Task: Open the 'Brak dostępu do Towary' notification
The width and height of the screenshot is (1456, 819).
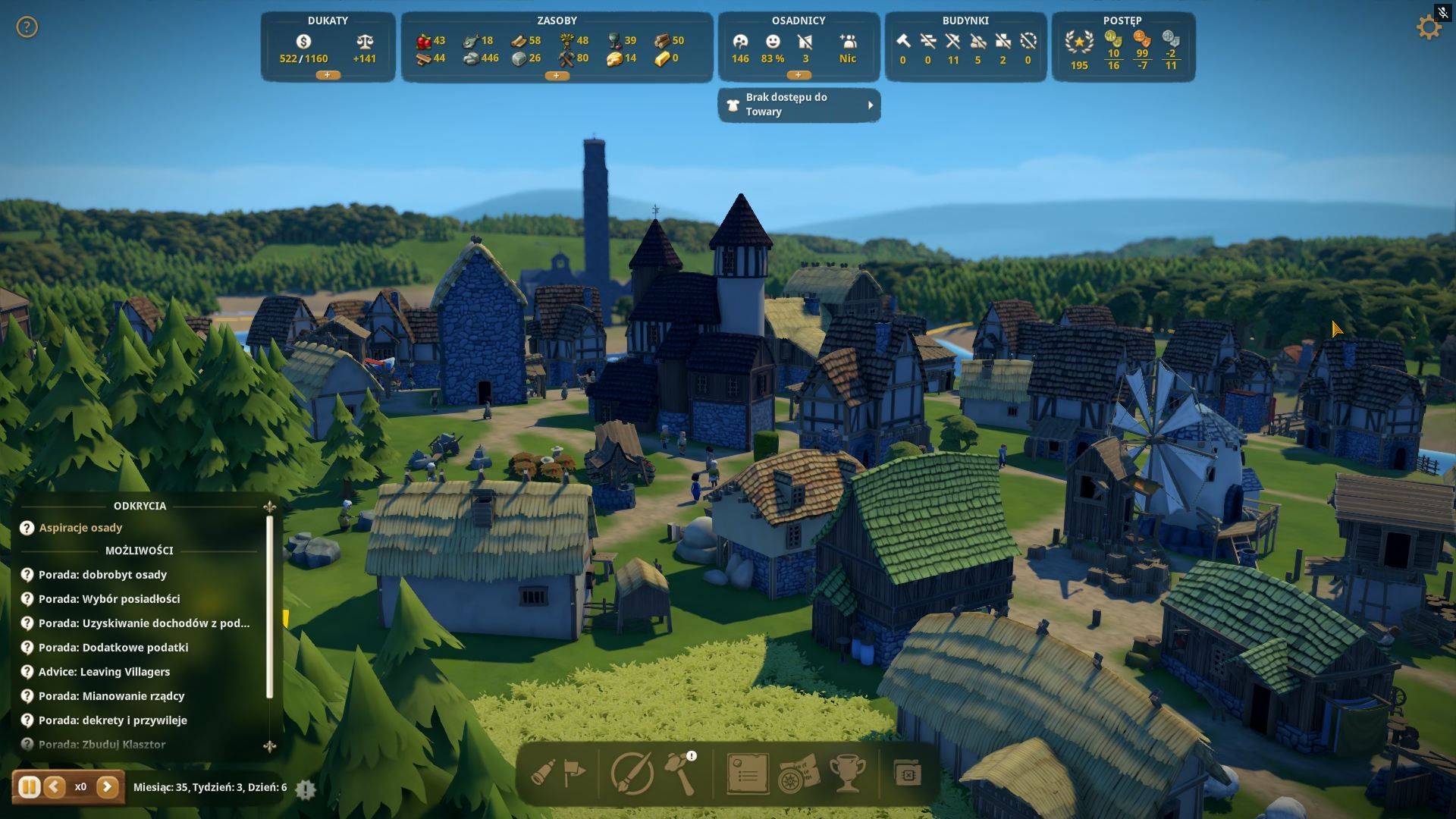Action: pyautogui.click(x=799, y=105)
